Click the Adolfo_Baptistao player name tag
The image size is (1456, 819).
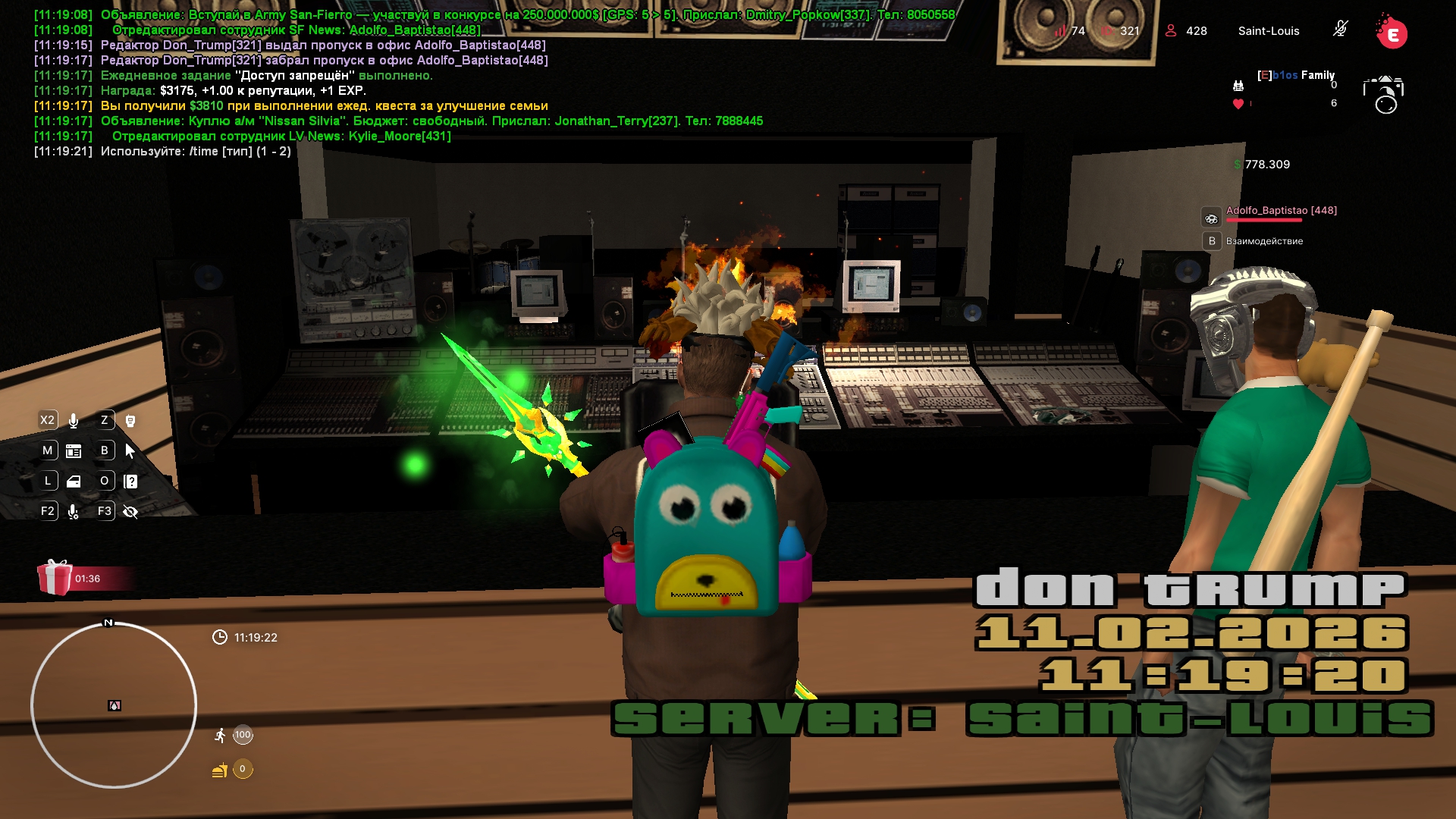tap(1281, 211)
